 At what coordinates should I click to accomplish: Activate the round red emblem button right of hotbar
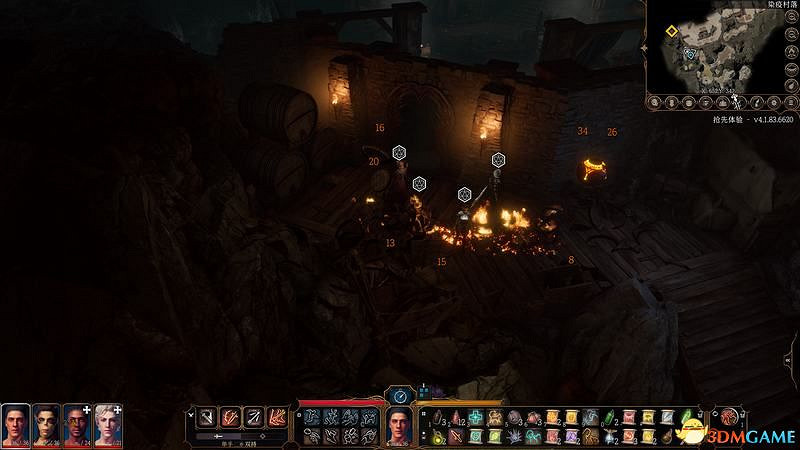pos(729,416)
